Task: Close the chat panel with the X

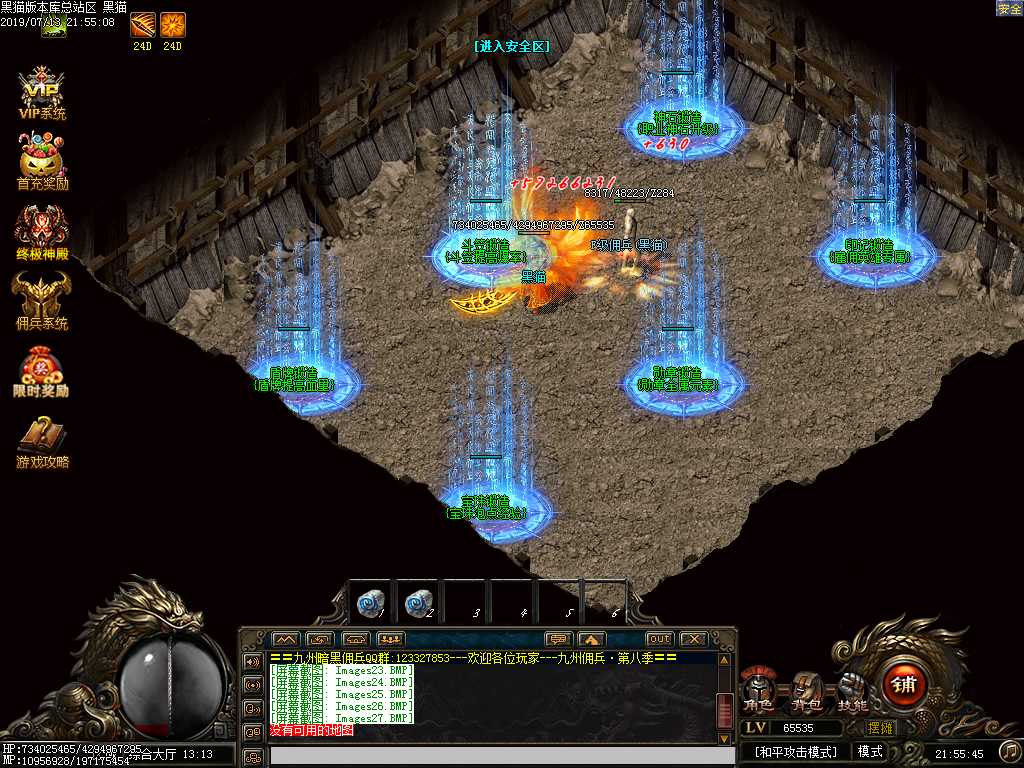Action: (692, 639)
